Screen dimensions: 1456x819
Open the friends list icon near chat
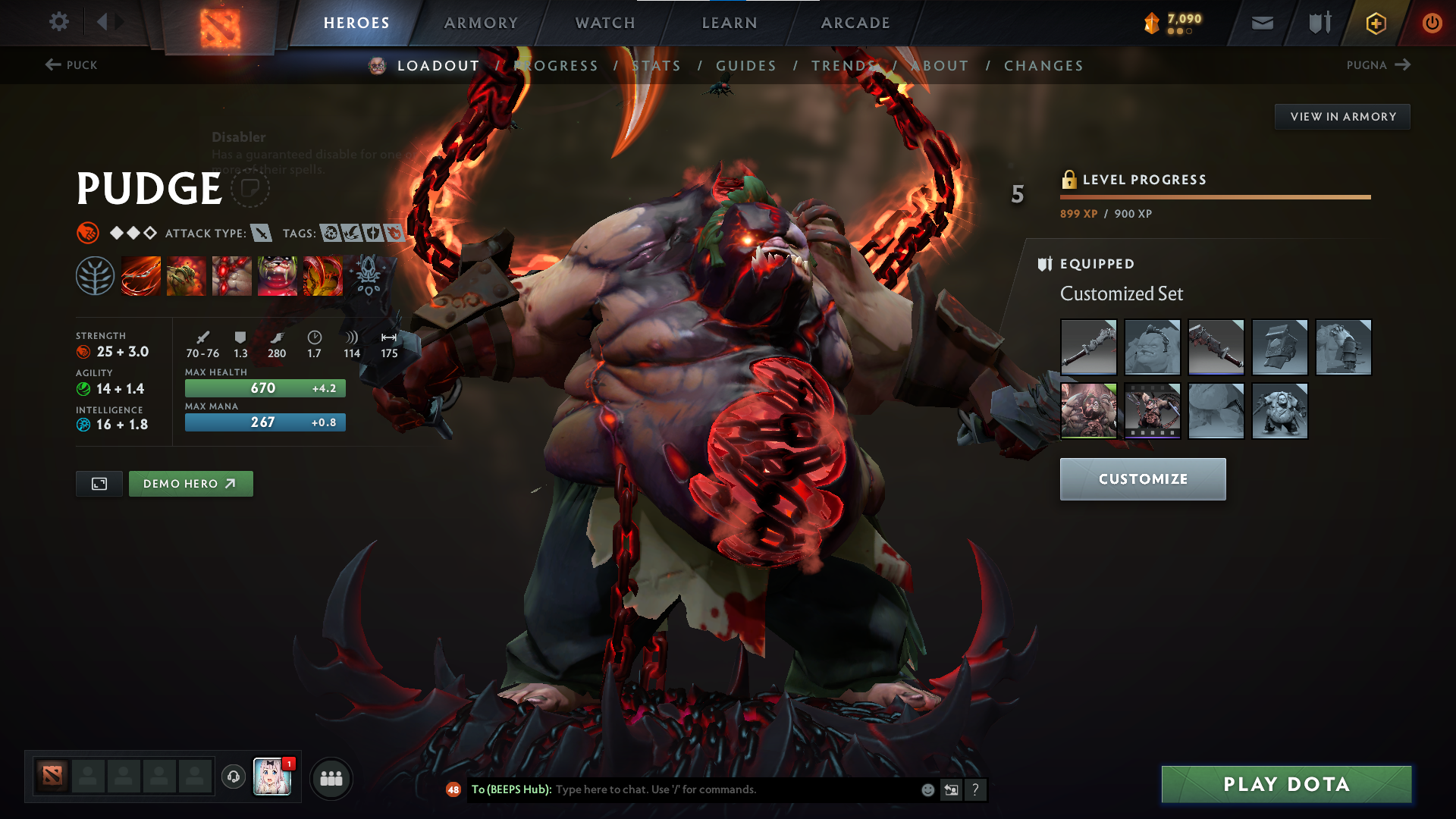click(331, 777)
